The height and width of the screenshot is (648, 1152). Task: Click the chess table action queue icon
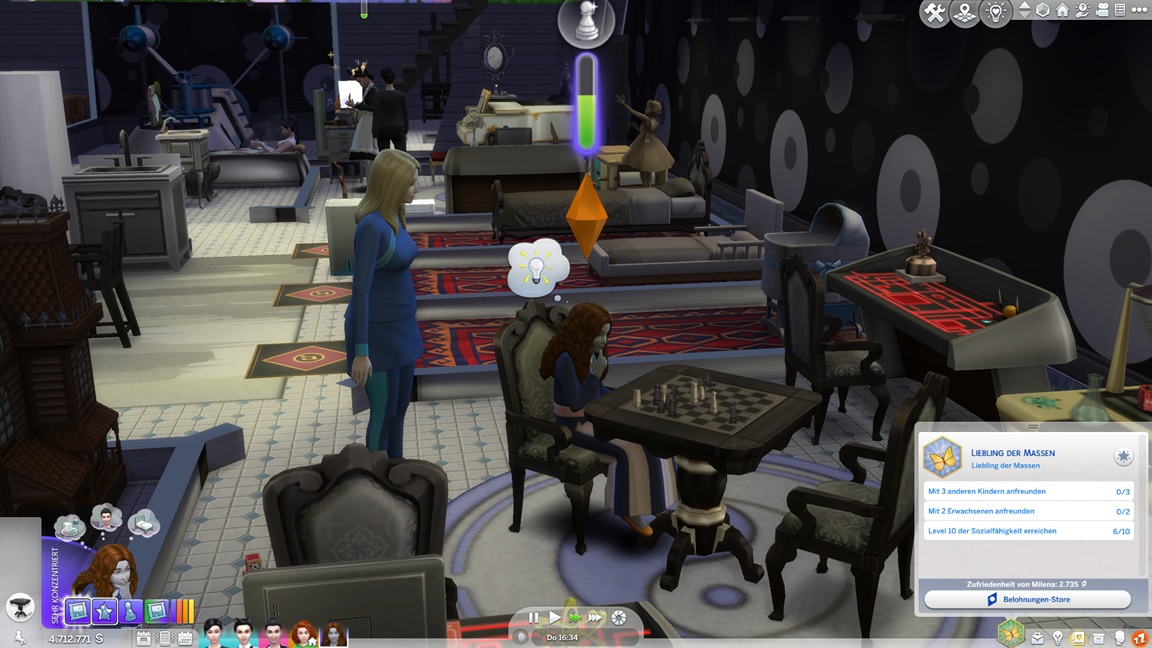(19, 606)
